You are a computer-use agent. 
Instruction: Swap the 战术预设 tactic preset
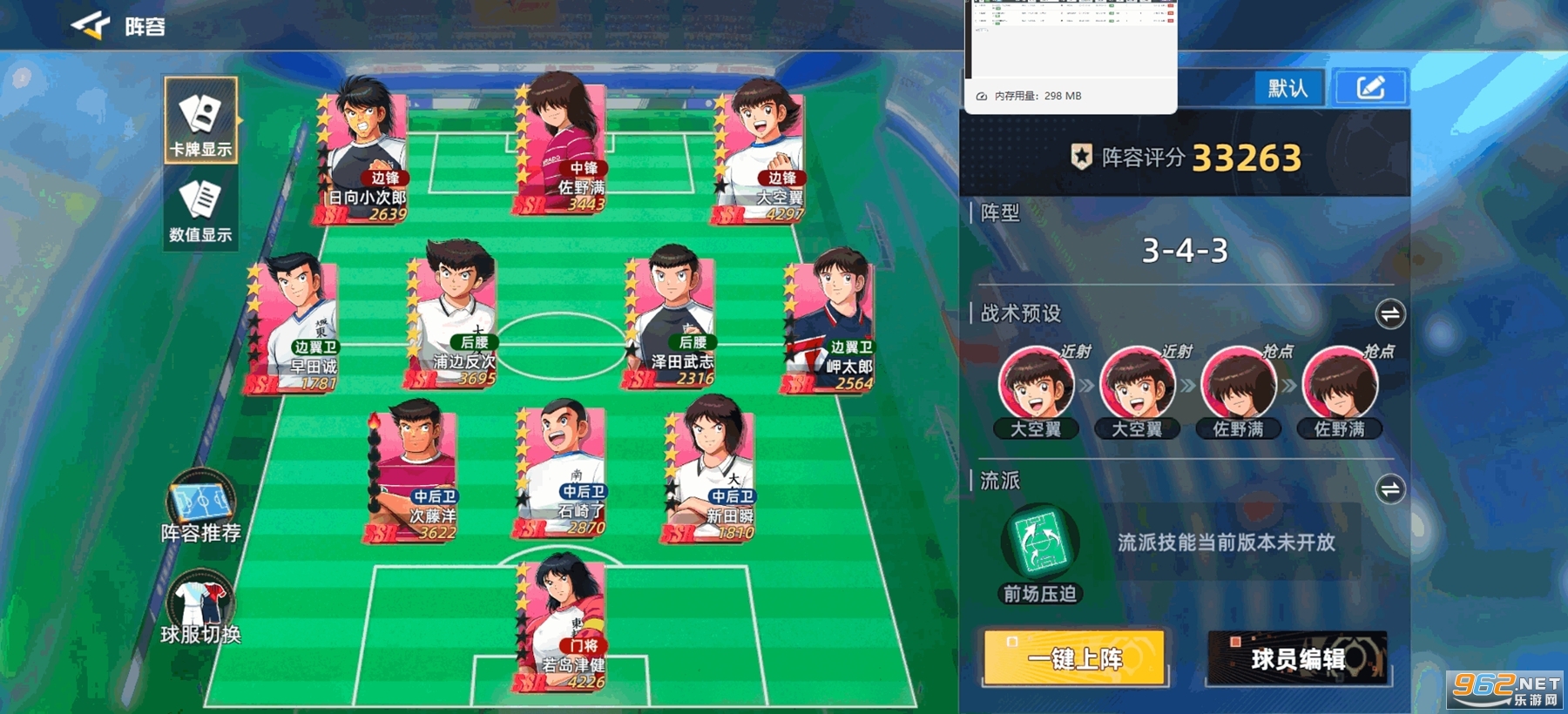pos(1389,314)
